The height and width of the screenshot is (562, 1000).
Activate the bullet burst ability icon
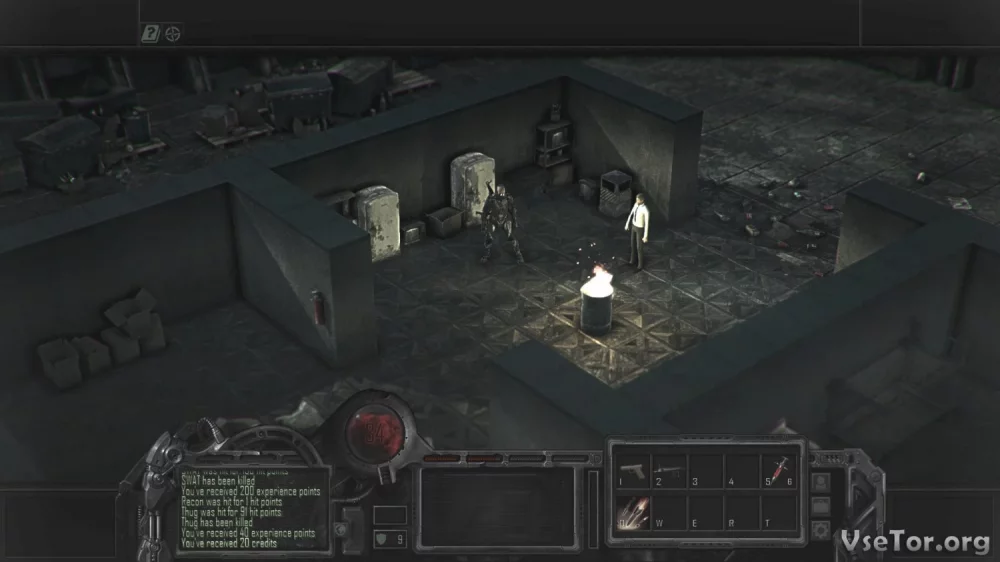tap(632, 513)
